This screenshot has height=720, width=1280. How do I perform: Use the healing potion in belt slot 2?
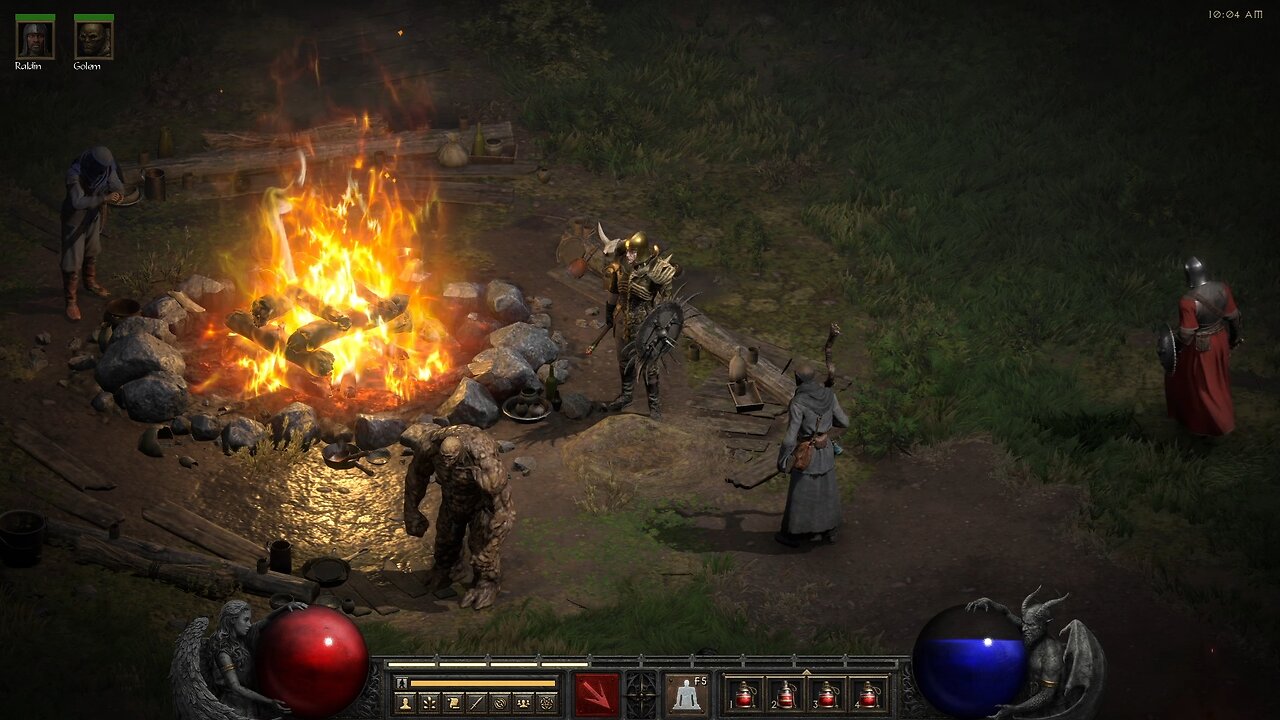[x=786, y=694]
